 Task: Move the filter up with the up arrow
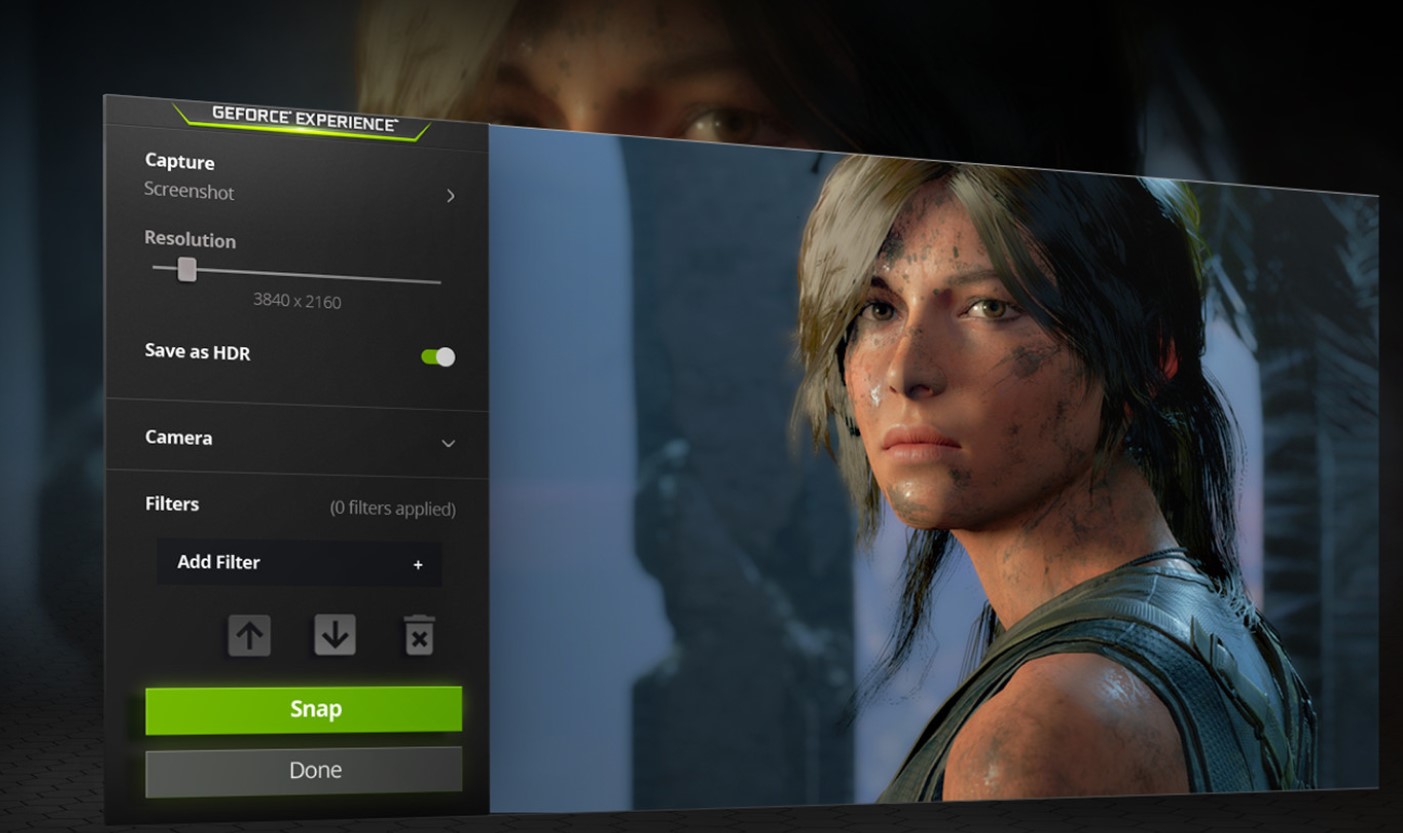(249, 635)
